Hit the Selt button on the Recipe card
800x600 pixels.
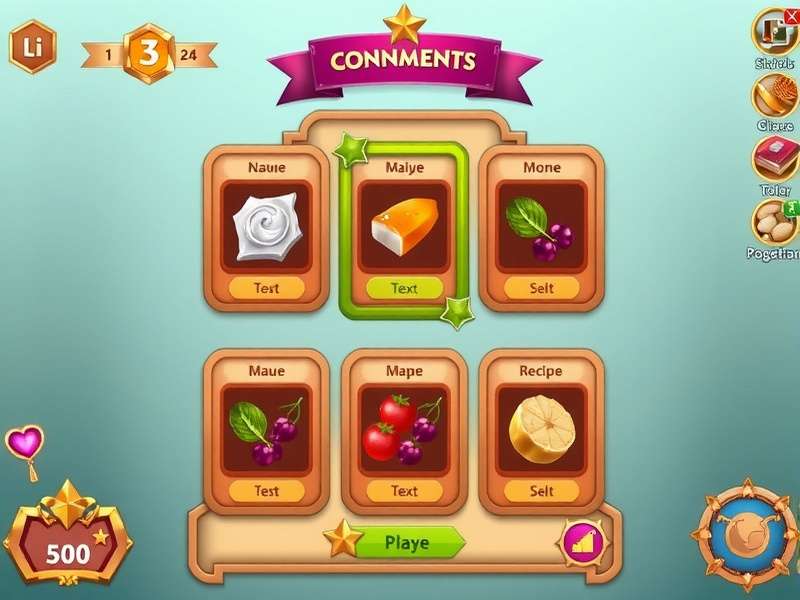point(542,491)
